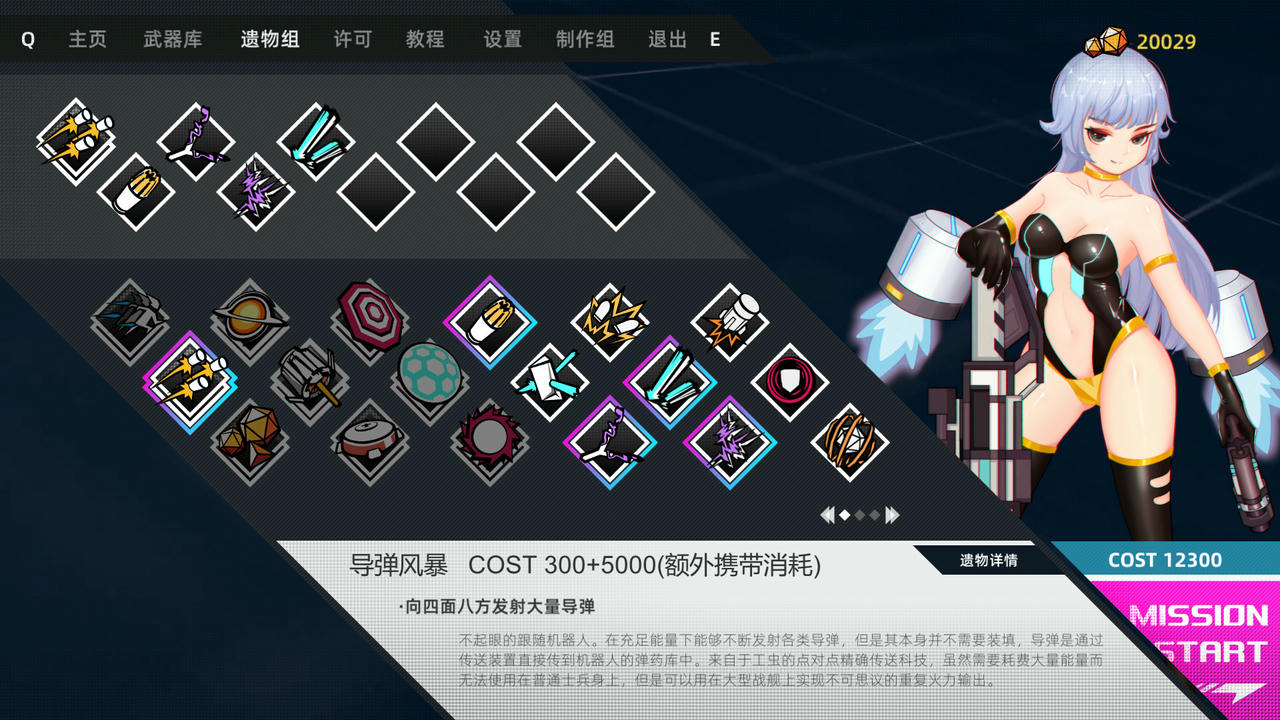The width and height of the screenshot is (1280, 720).
Task: Select the red circular shield emblem relic
Action: click(x=790, y=382)
